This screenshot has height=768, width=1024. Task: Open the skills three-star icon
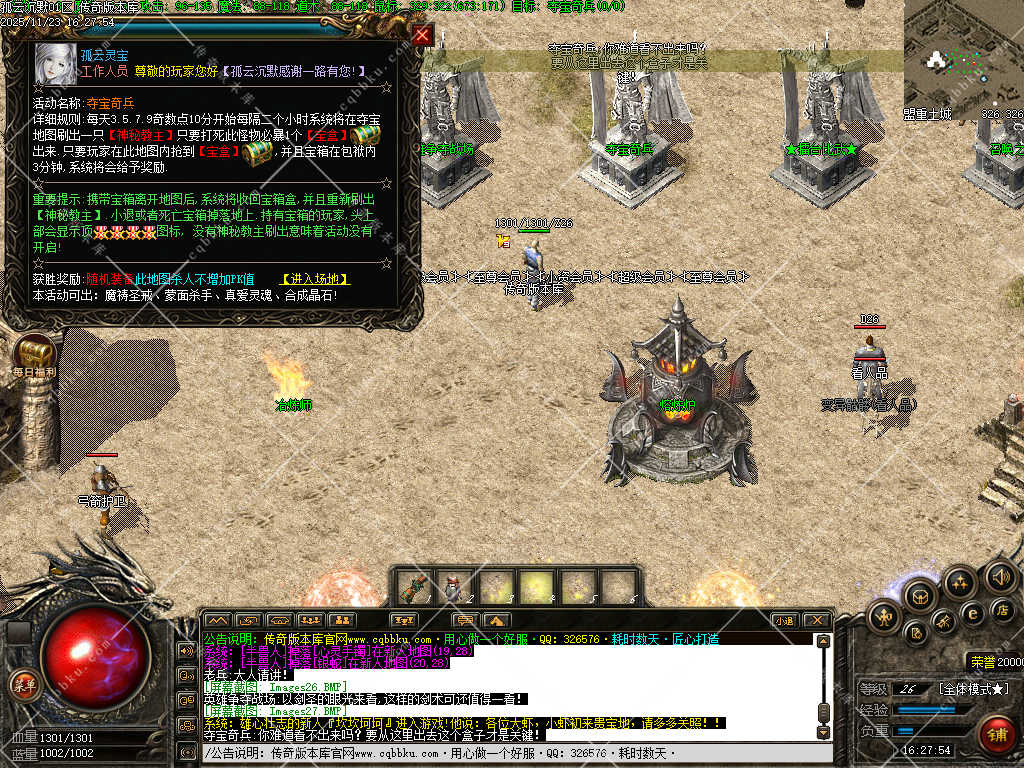click(x=960, y=581)
